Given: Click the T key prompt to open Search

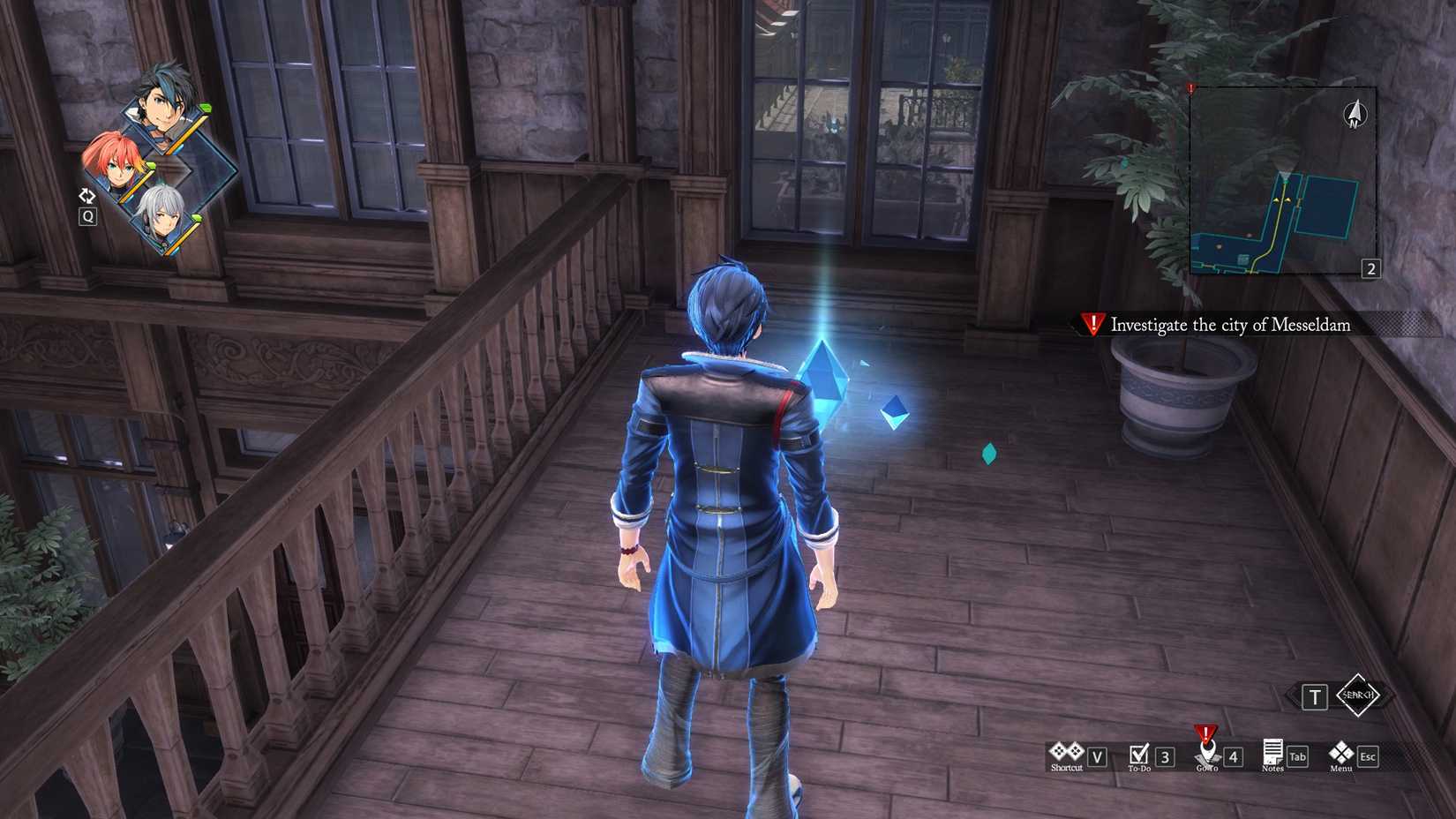Looking at the screenshot, I should 1317,696.
